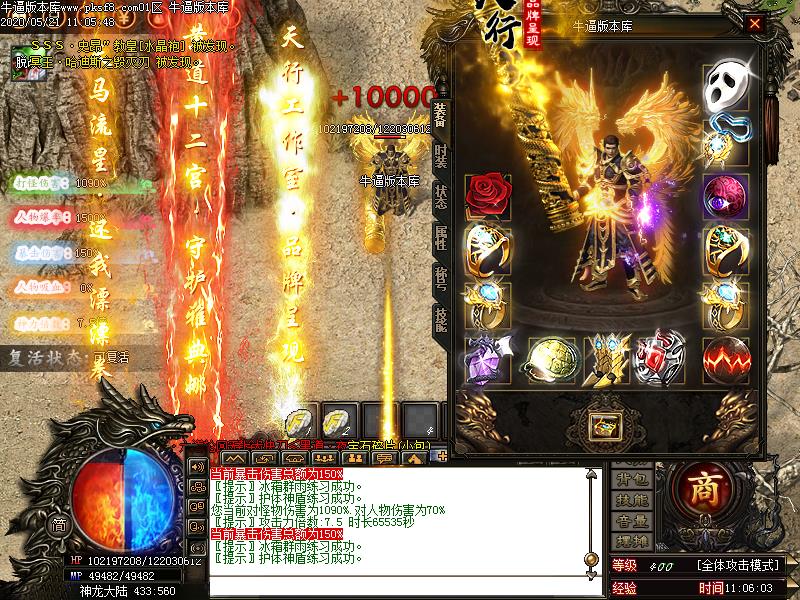
Task: Choose the golden turtle shell item slot
Action: point(548,356)
